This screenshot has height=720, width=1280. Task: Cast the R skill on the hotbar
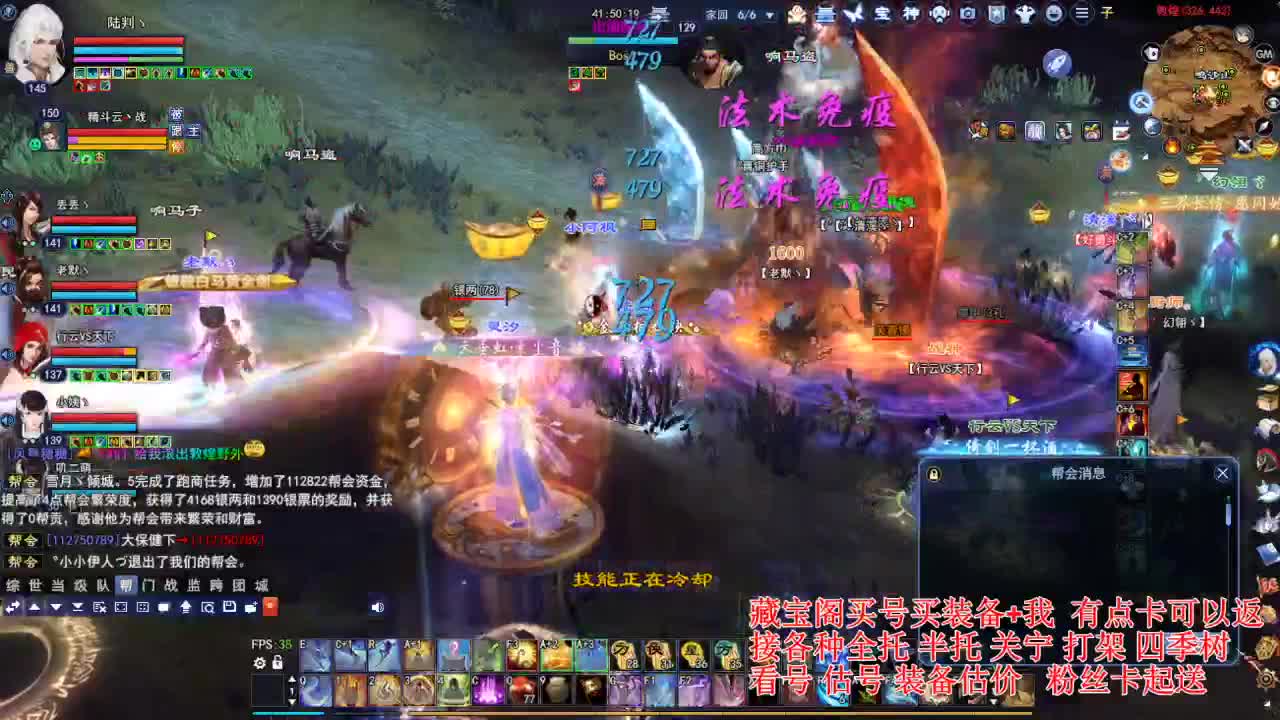pos(384,656)
